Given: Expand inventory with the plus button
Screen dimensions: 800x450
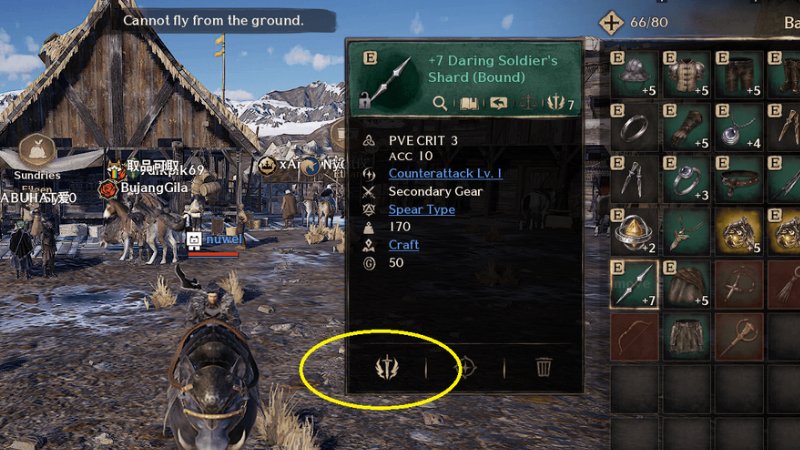Looking at the screenshot, I should tap(611, 23).
